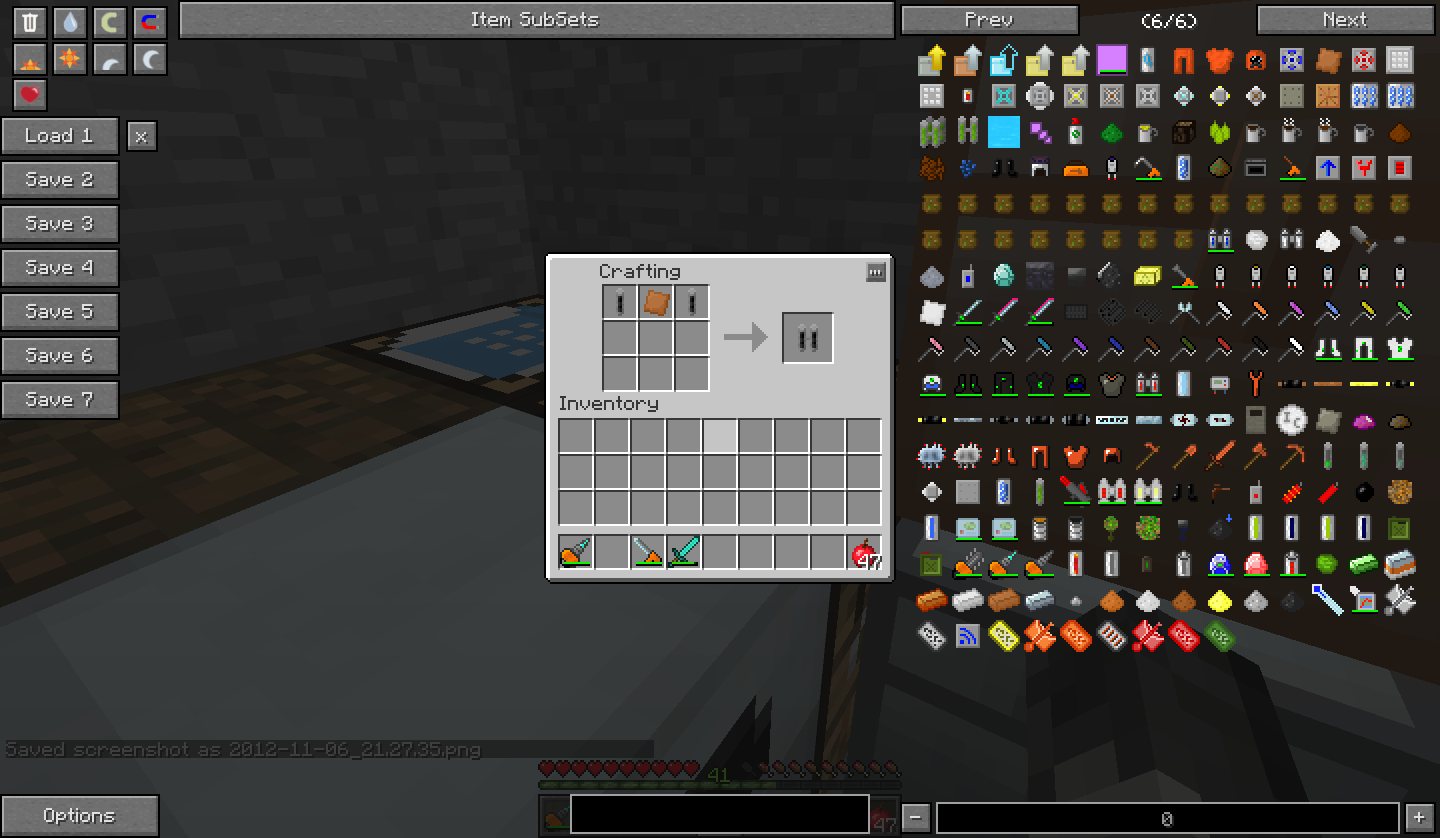Go to the Next item page
The image size is (1440, 838).
pos(1344,20)
